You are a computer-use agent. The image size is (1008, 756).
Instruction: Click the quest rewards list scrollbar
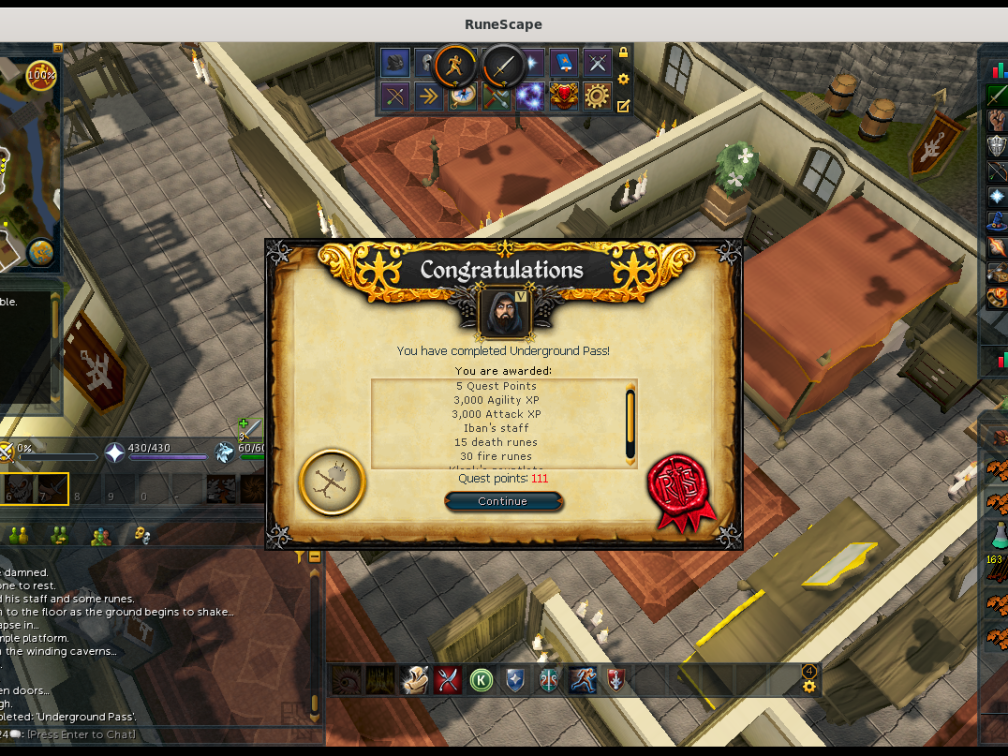(630, 422)
